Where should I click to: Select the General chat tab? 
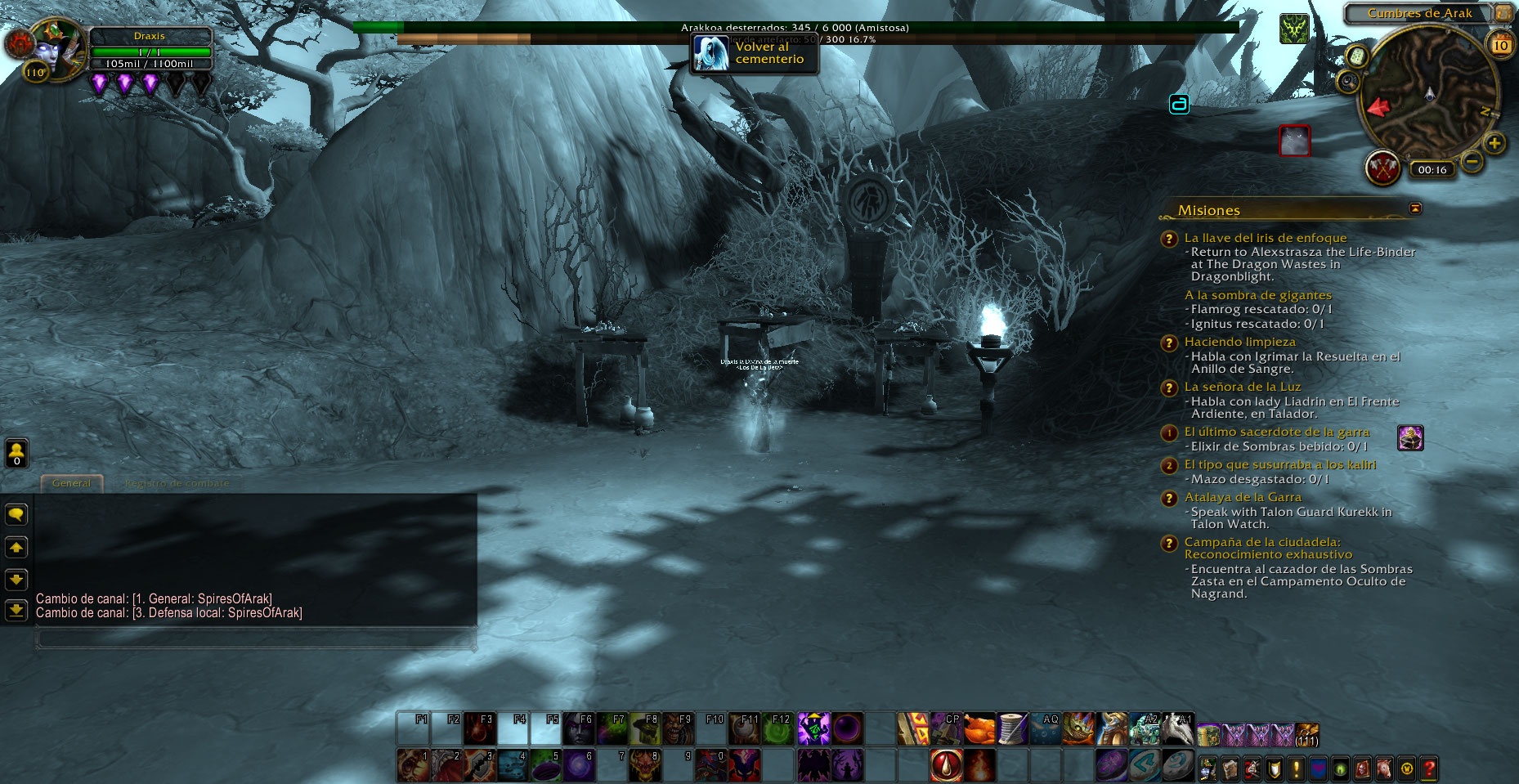coord(72,483)
